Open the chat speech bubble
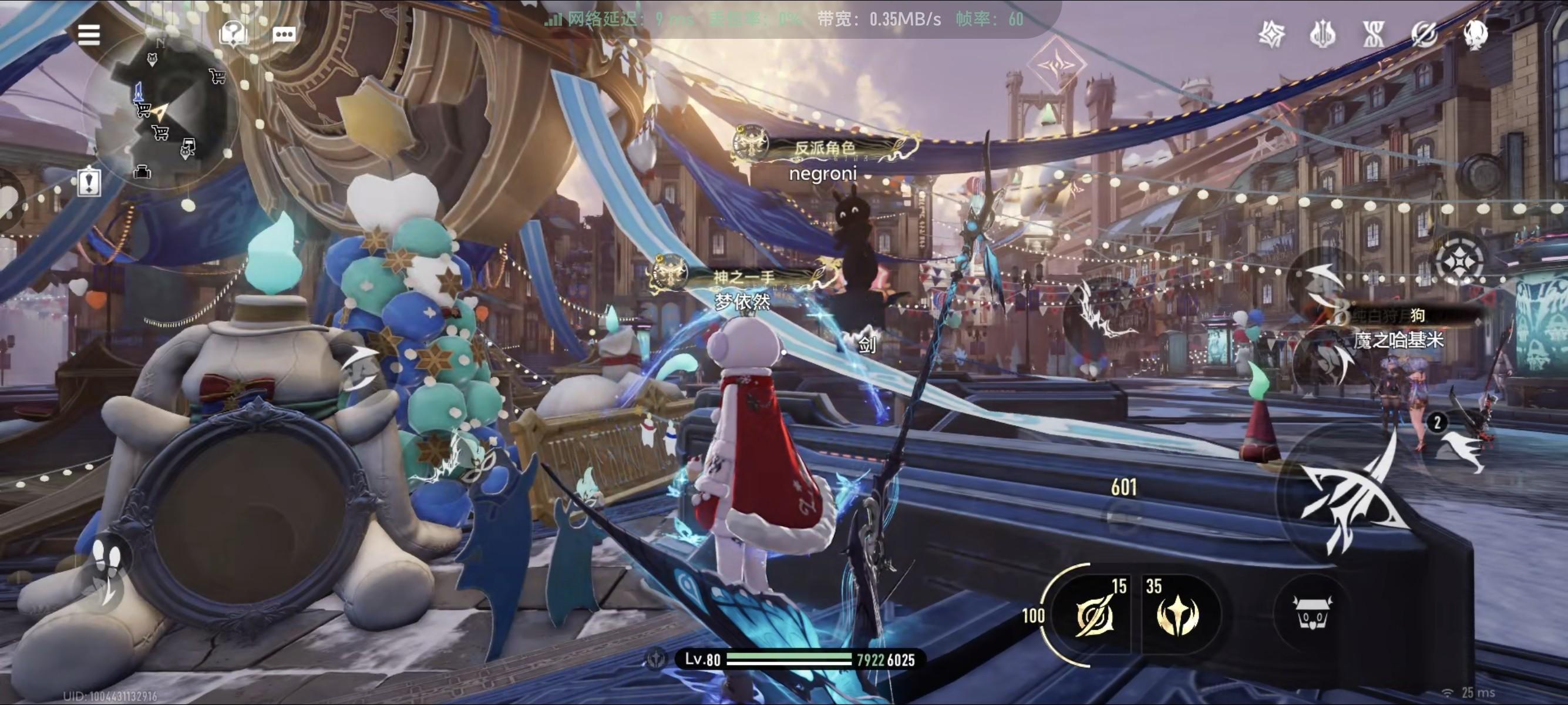1568x705 pixels. click(284, 34)
